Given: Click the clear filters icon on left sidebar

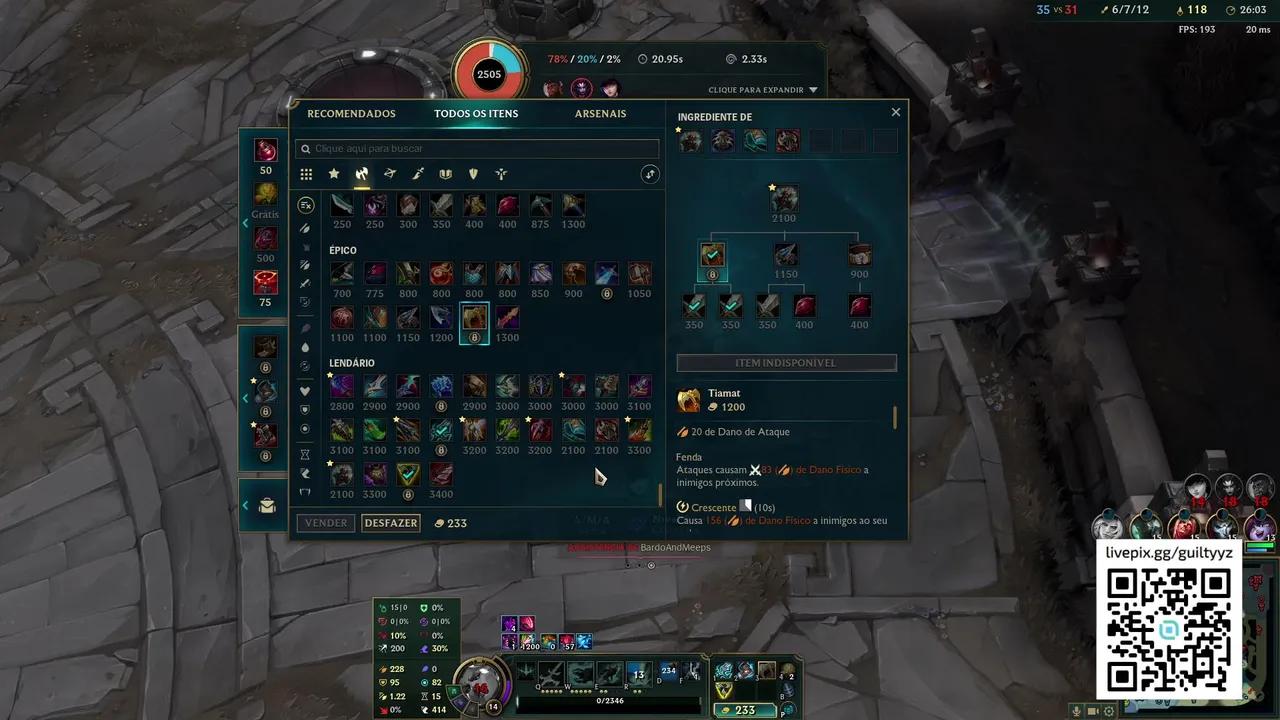Looking at the screenshot, I should (x=306, y=205).
